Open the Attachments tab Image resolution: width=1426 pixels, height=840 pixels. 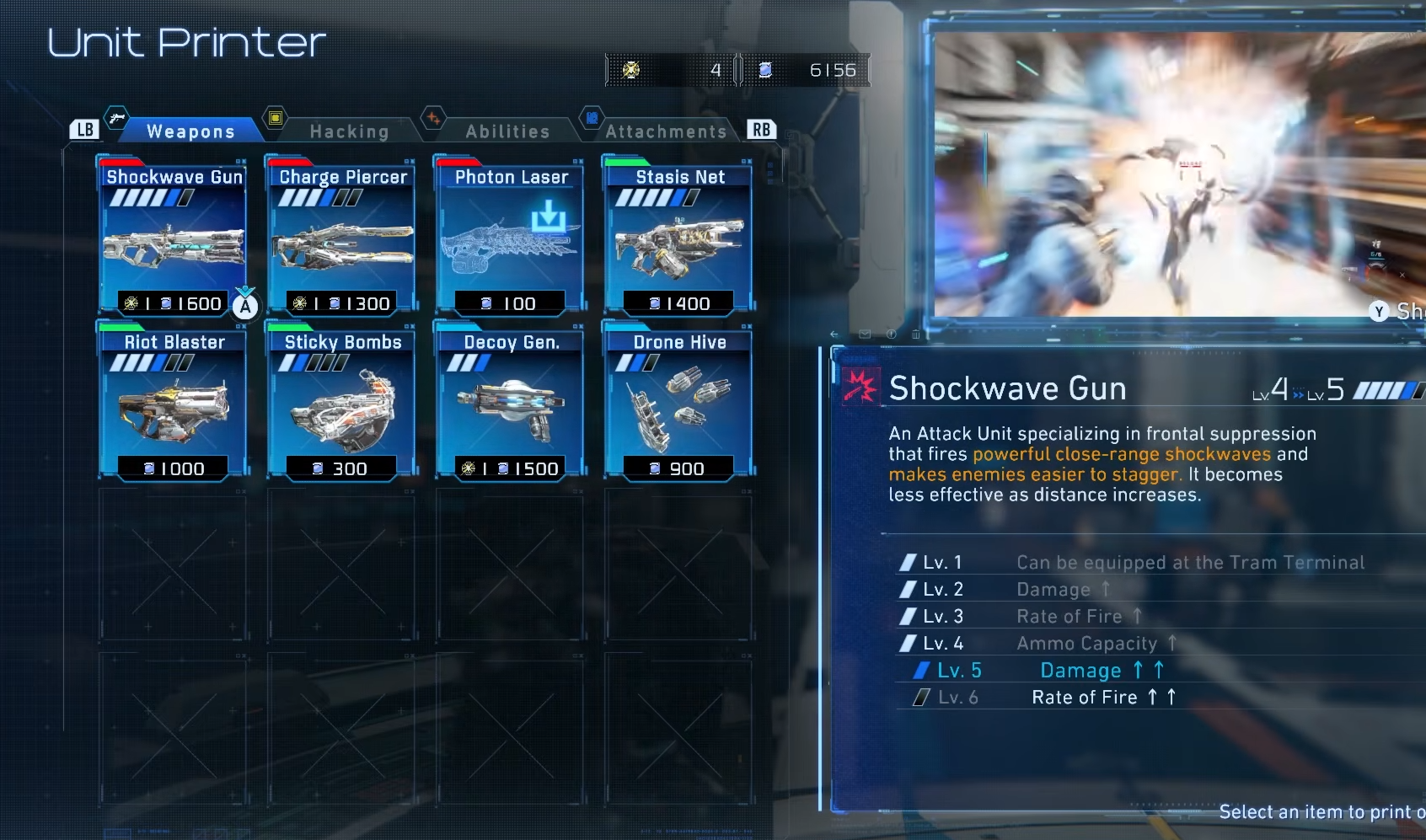[666, 131]
